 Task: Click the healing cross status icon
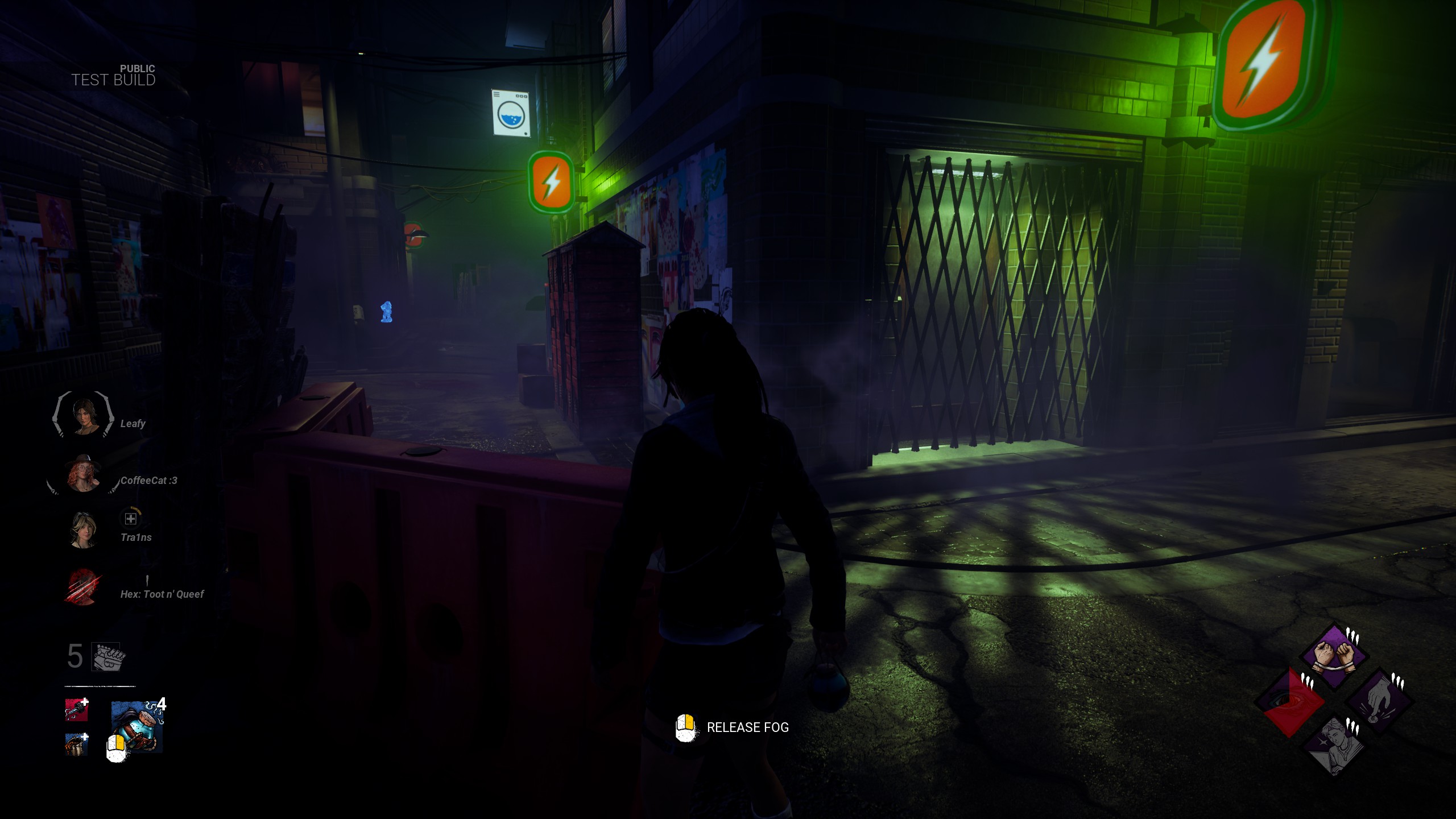point(131,518)
